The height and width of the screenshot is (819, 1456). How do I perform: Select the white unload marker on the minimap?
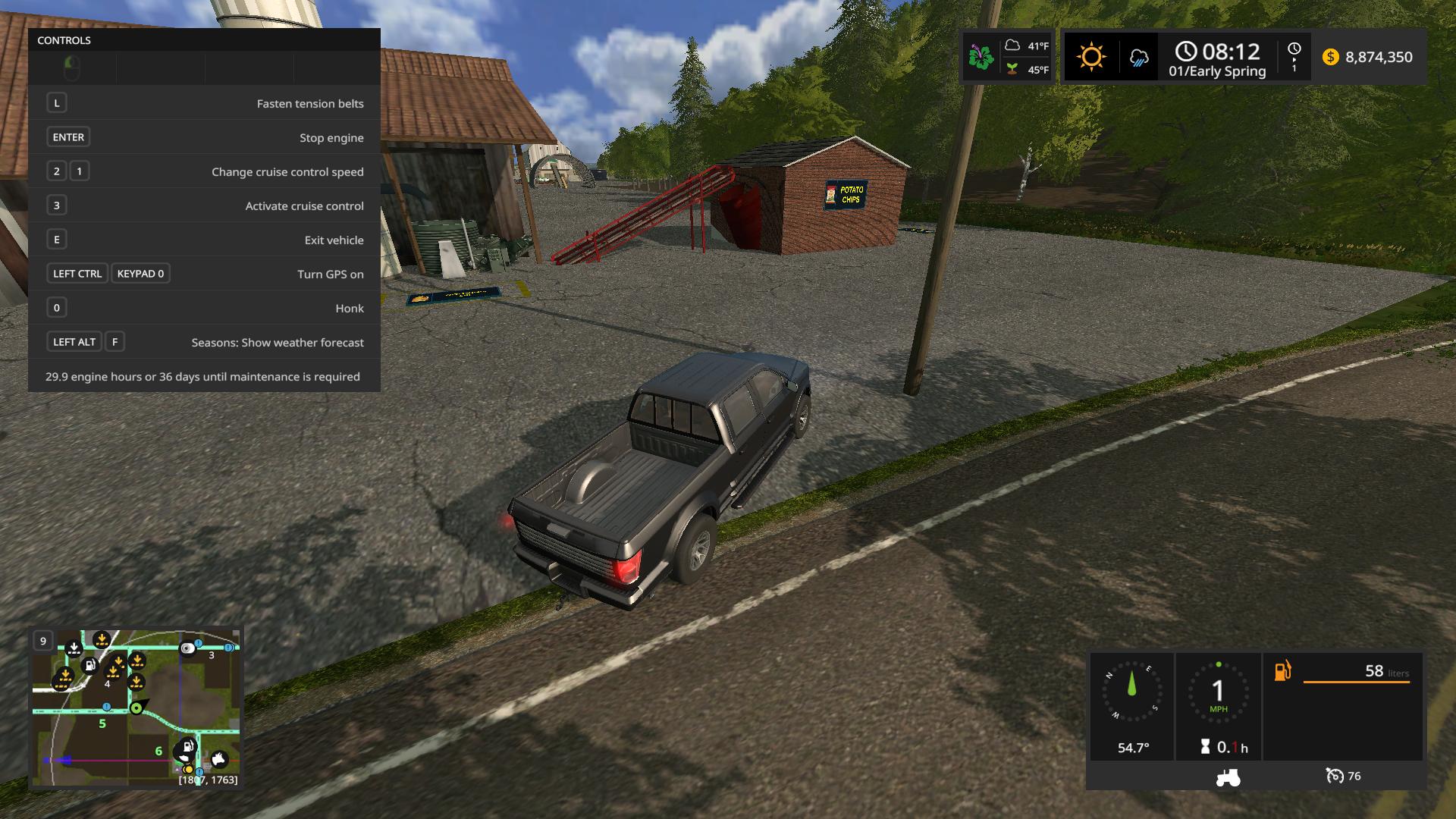point(74,648)
